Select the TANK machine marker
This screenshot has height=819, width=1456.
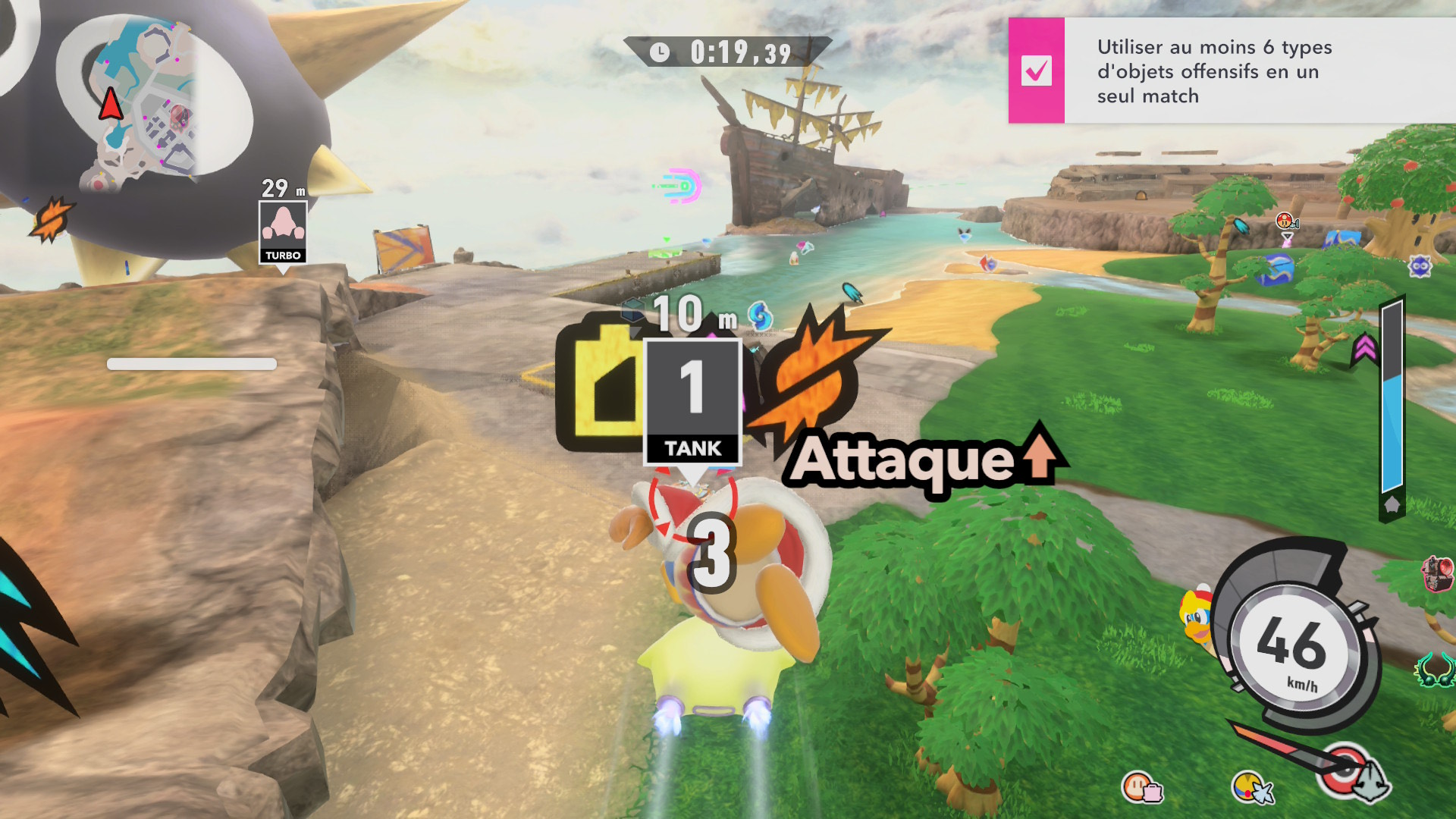692,402
